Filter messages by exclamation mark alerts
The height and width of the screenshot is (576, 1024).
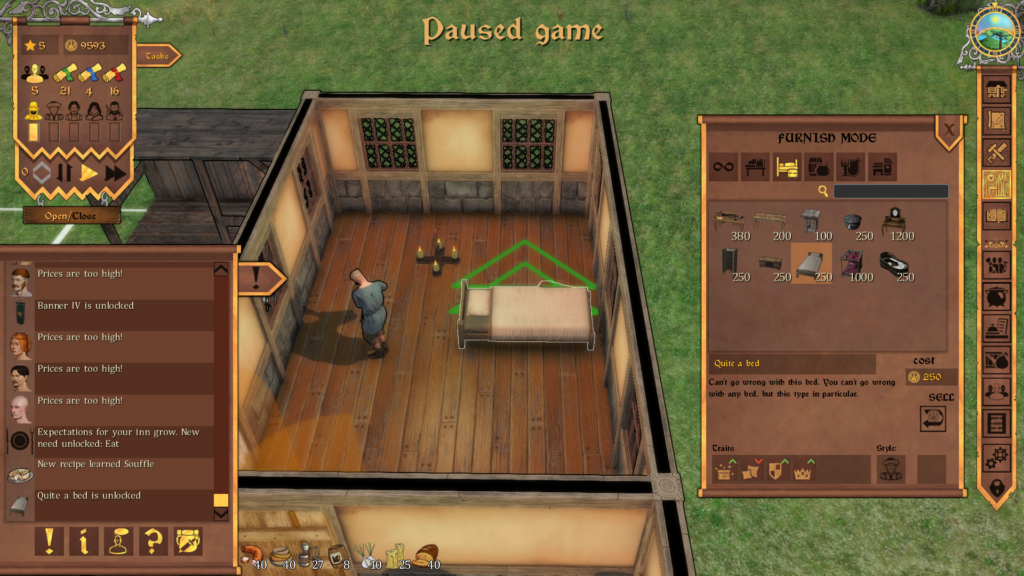point(49,541)
